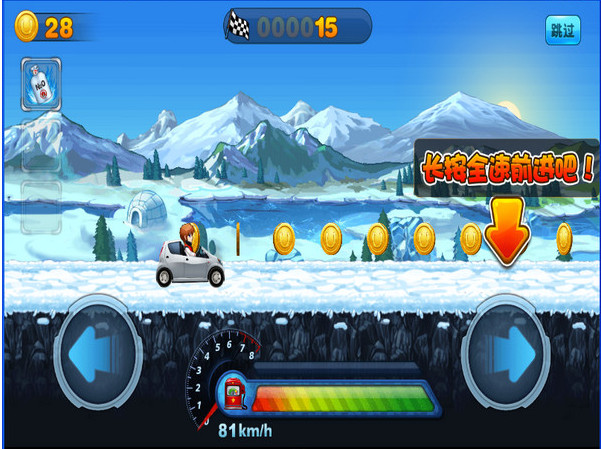
Task: Use the nitro canister item slot
Action: [42, 83]
